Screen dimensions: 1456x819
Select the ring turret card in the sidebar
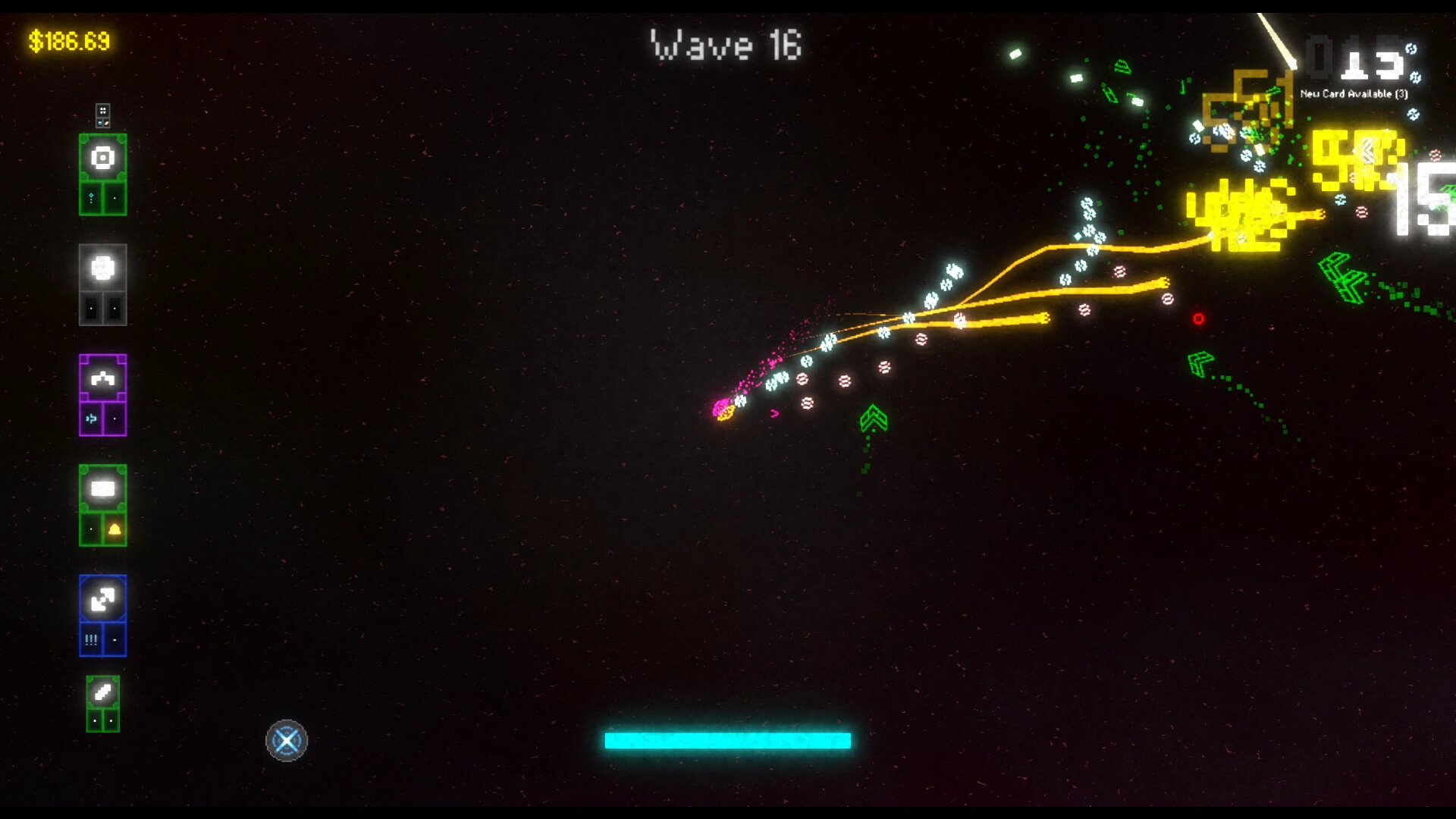[102, 157]
